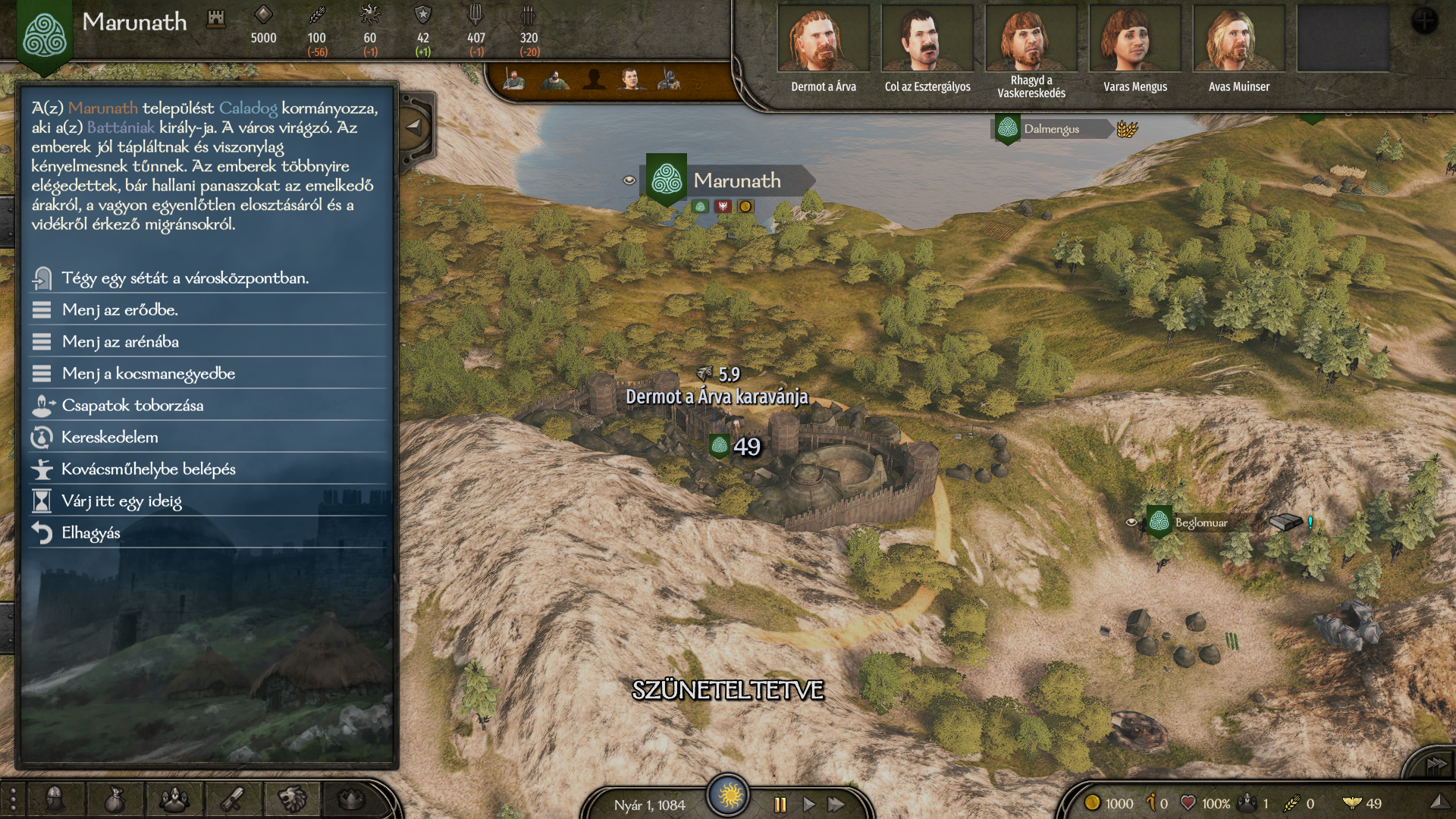The width and height of the screenshot is (1456, 819).
Task: Click the pause time button
Action: [x=780, y=805]
